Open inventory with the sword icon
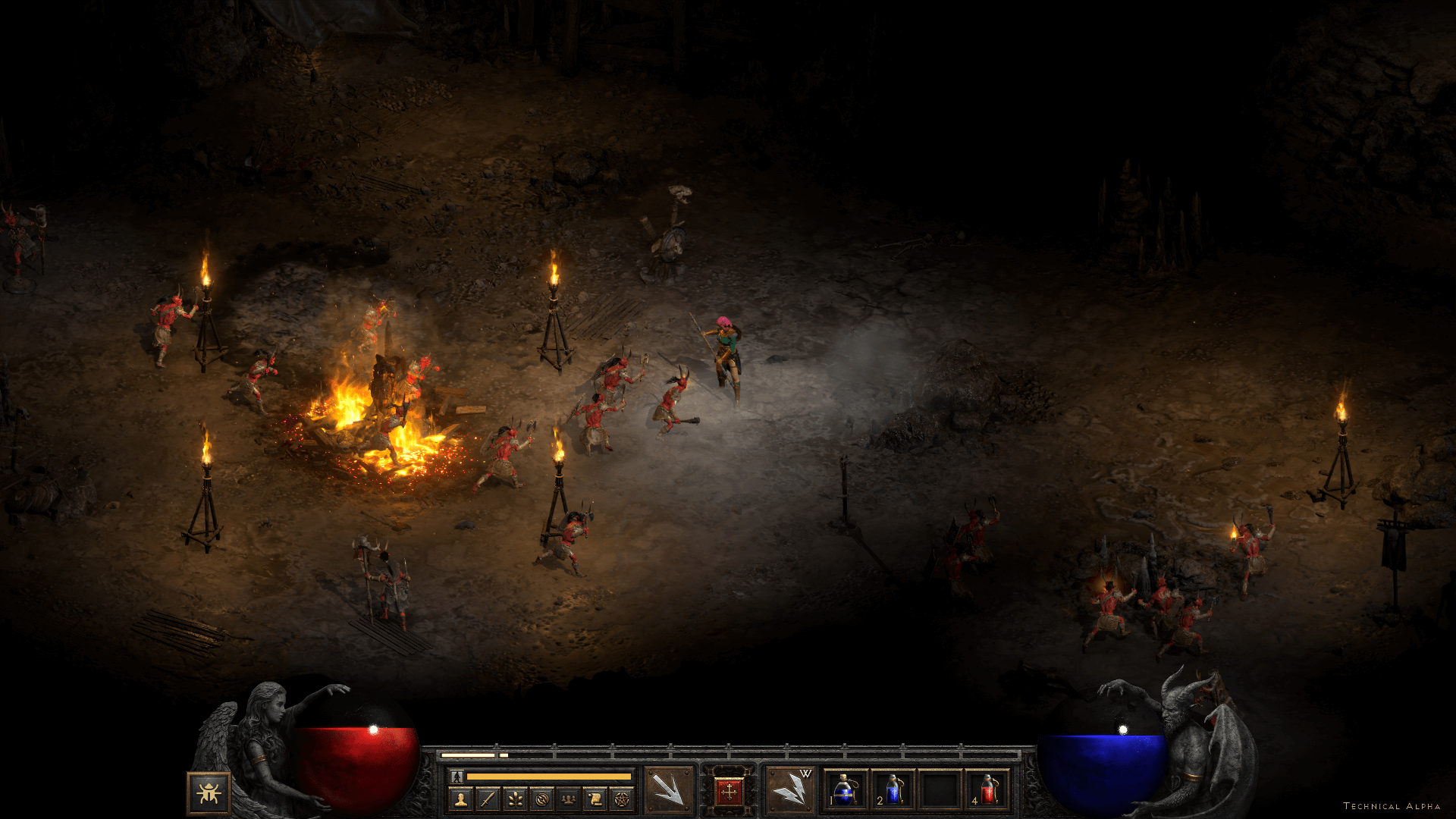The width and height of the screenshot is (1456, 819). click(x=488, y=799)
